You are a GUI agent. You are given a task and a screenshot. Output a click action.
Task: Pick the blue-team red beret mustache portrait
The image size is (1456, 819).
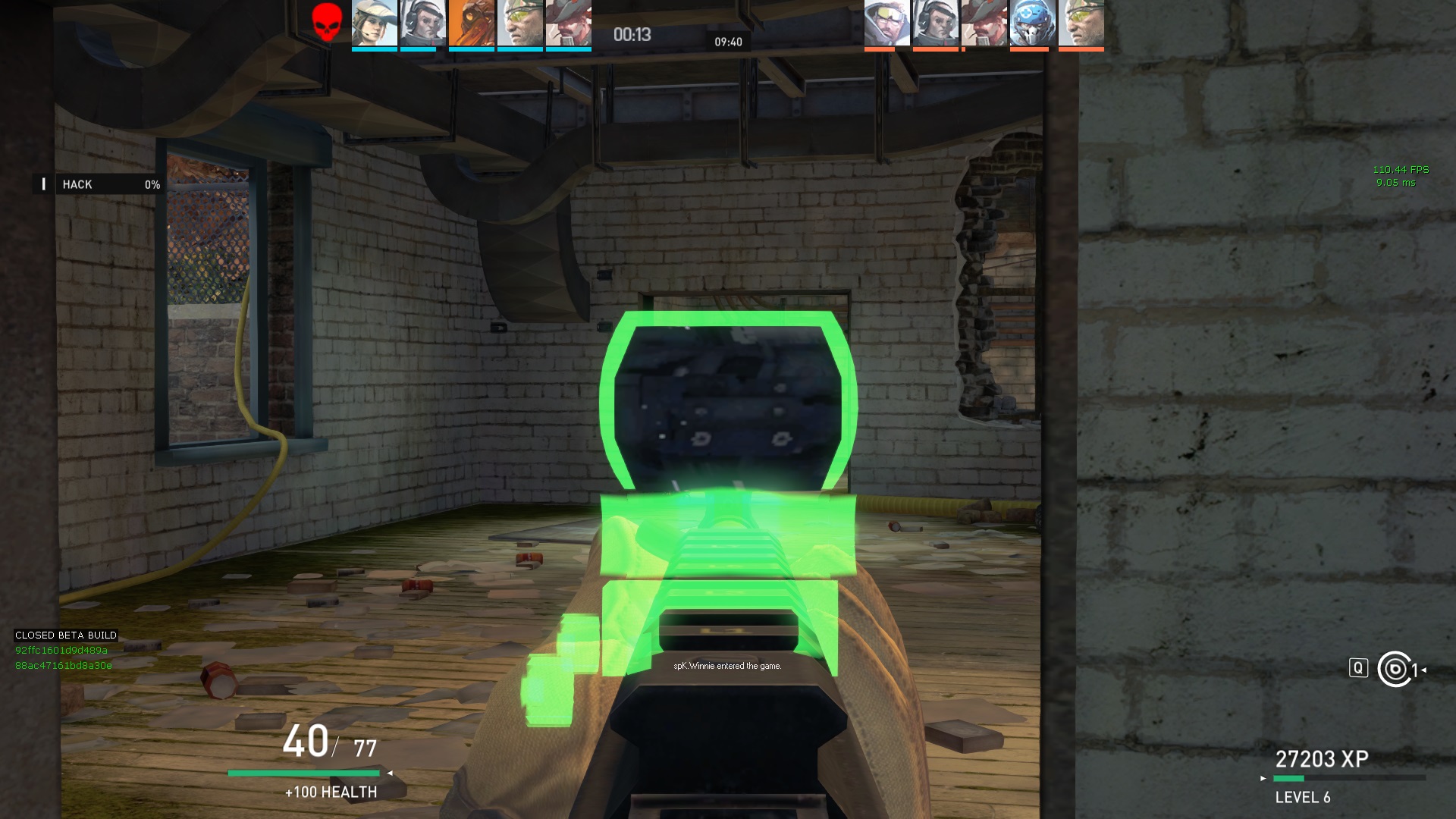tap(568, 23)
